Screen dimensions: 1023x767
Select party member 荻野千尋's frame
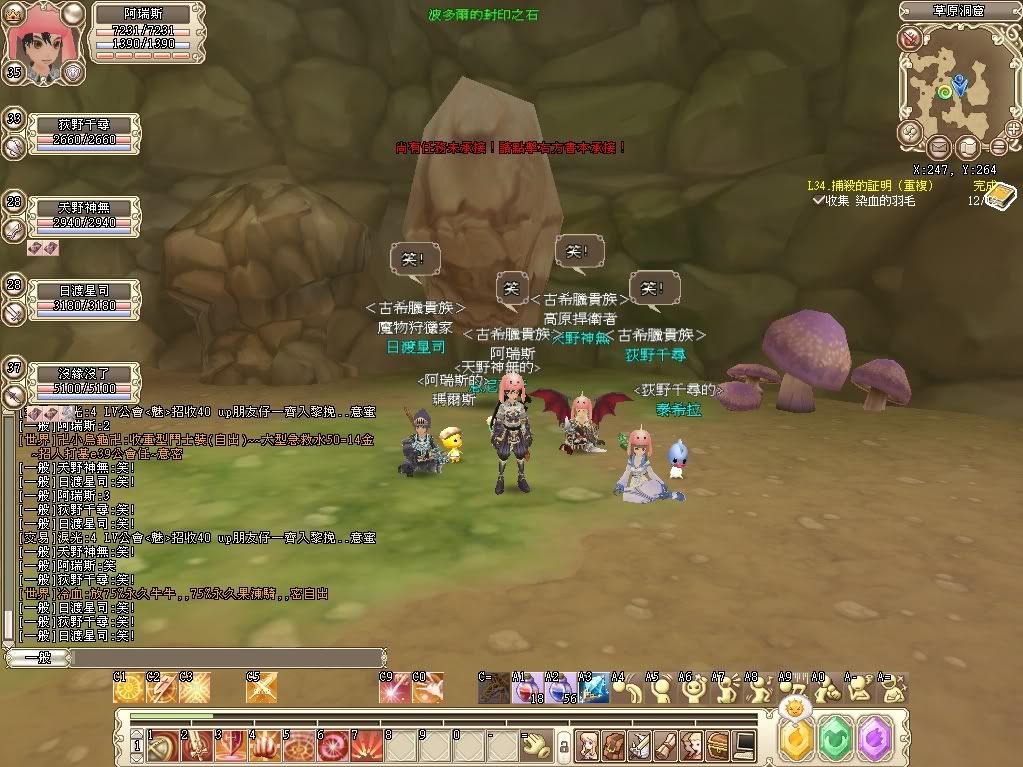83,131
